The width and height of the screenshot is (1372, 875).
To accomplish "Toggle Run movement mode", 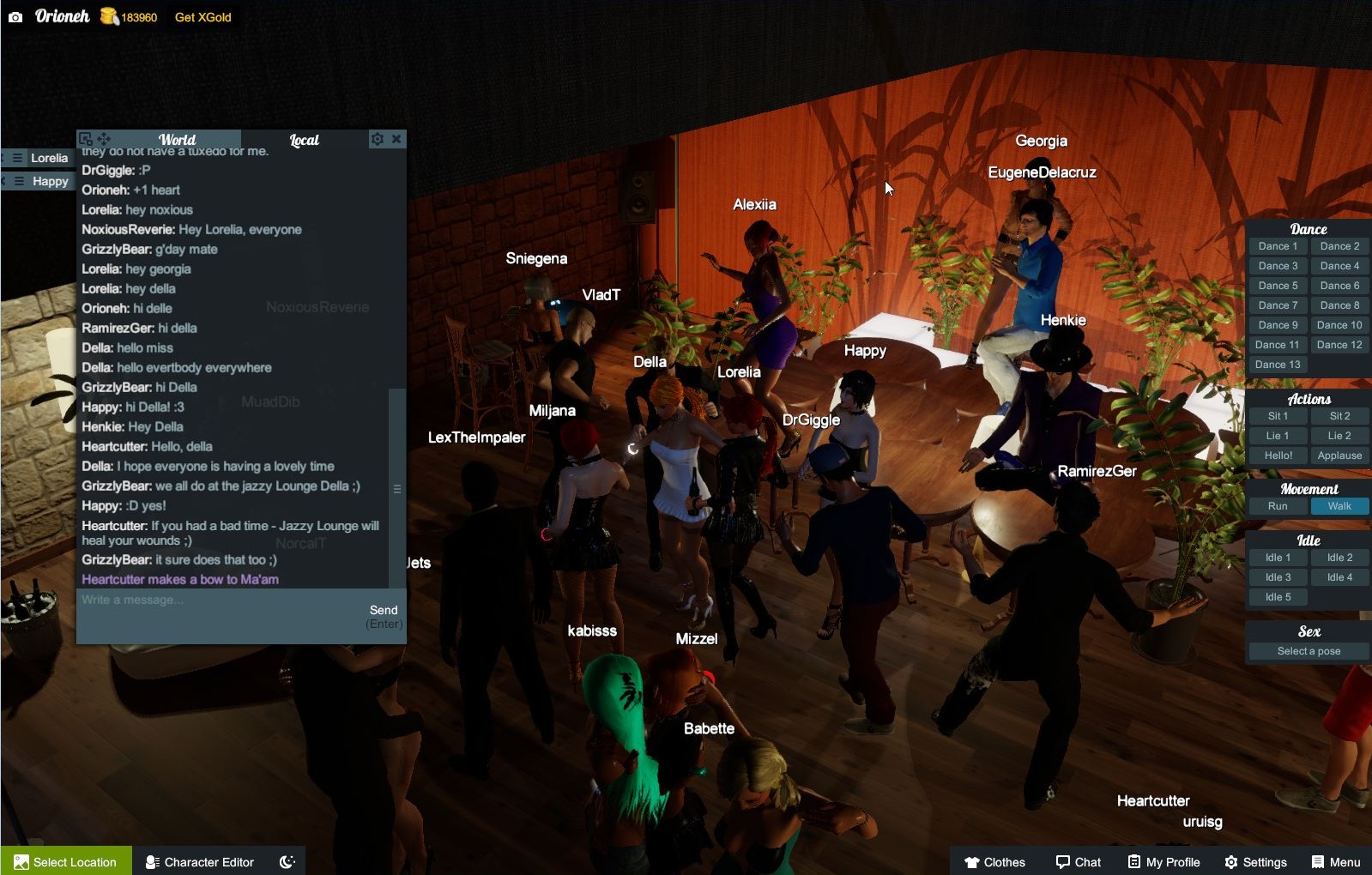I will pos(1278,506).
